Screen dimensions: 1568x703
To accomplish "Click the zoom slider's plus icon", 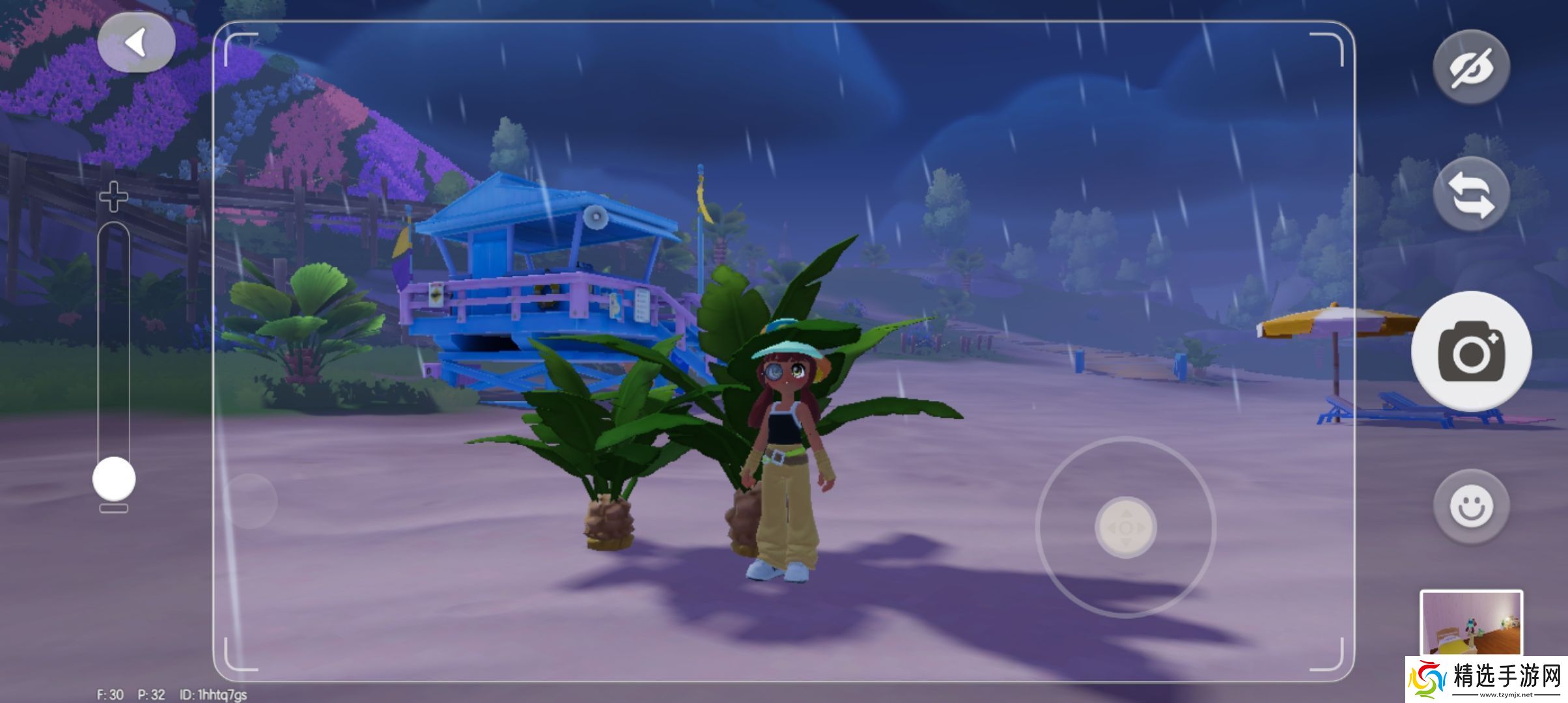I will click(x=113, y=197).
